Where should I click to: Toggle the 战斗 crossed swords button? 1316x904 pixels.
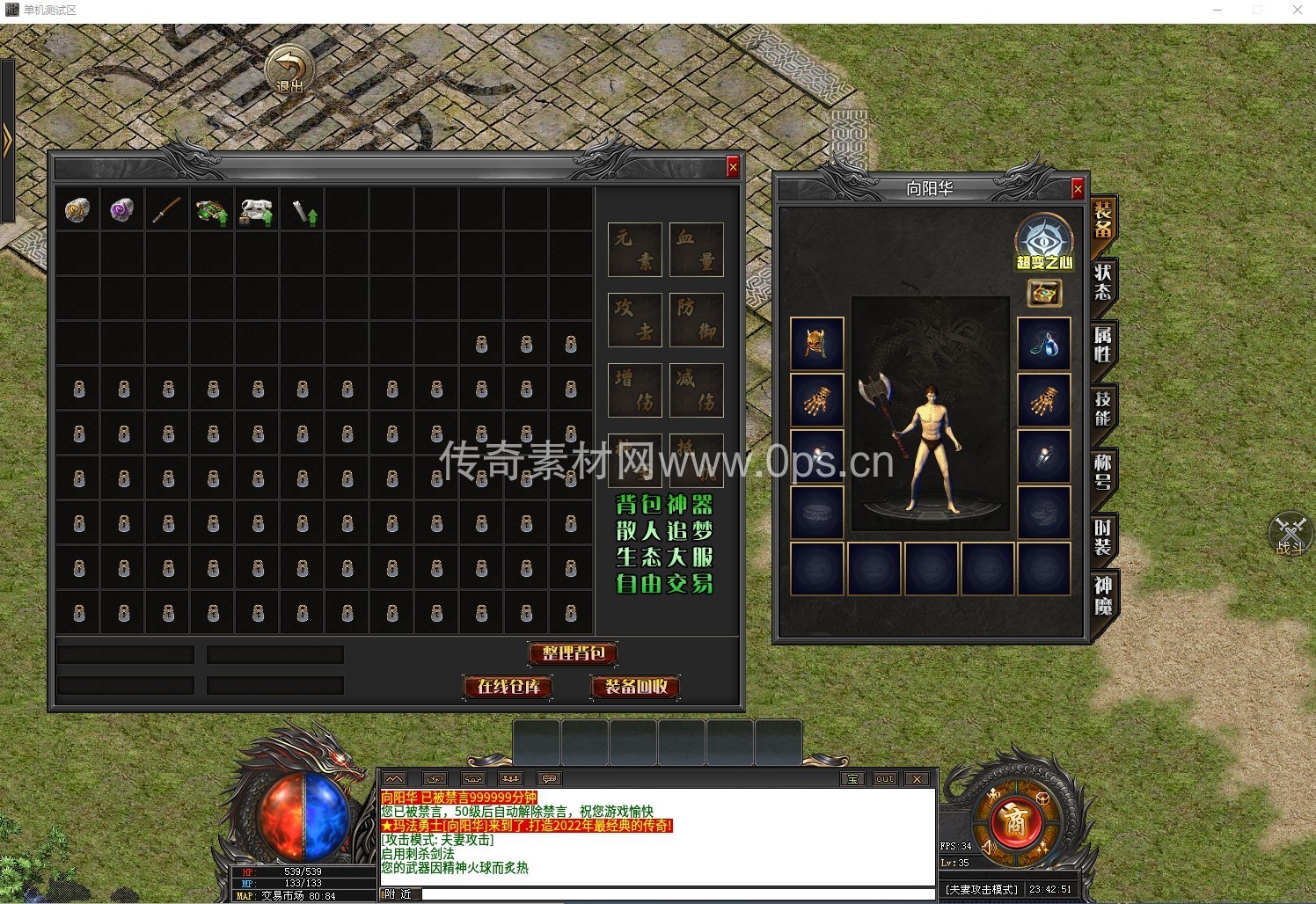(x=1290, y=533)
